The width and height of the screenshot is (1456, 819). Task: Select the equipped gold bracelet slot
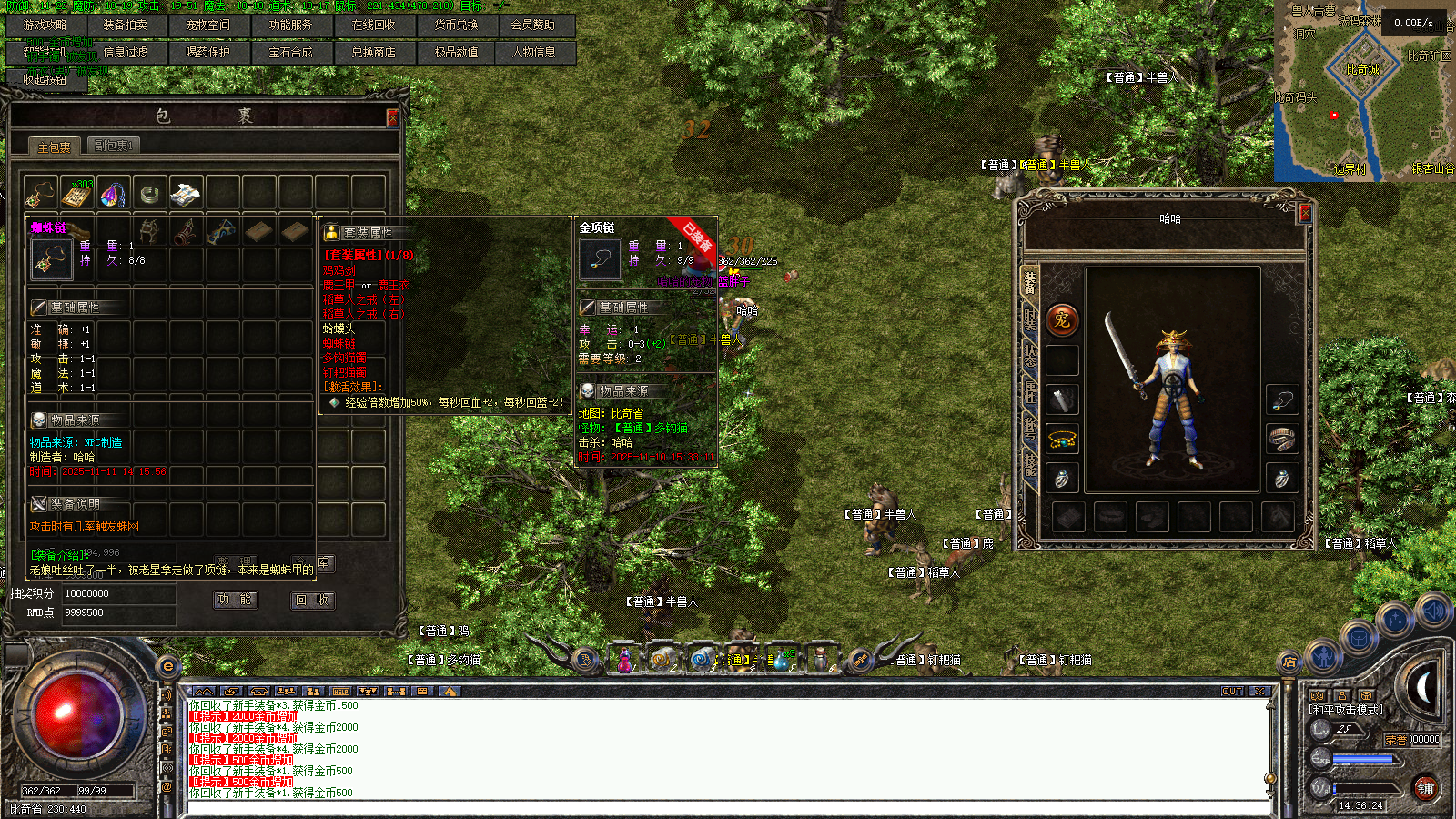[x=1062, y=440]
